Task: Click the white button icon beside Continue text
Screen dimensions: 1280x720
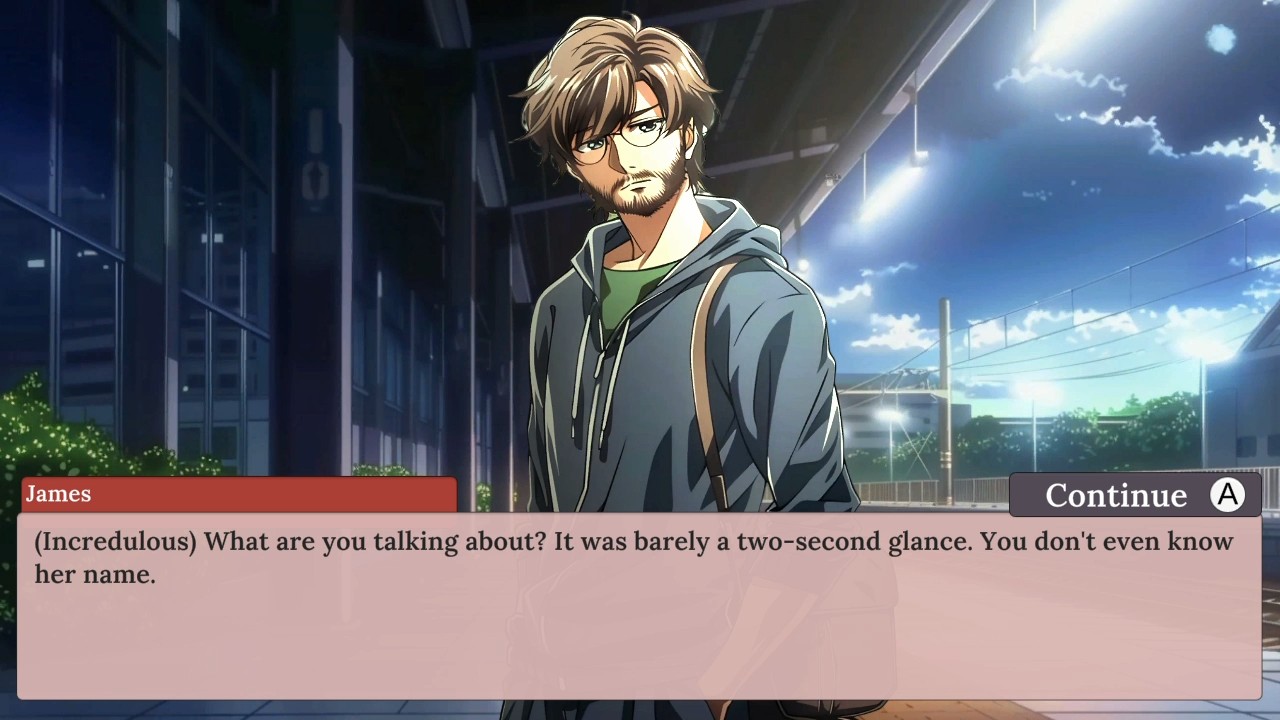Action: click(x=1228, y=495)
